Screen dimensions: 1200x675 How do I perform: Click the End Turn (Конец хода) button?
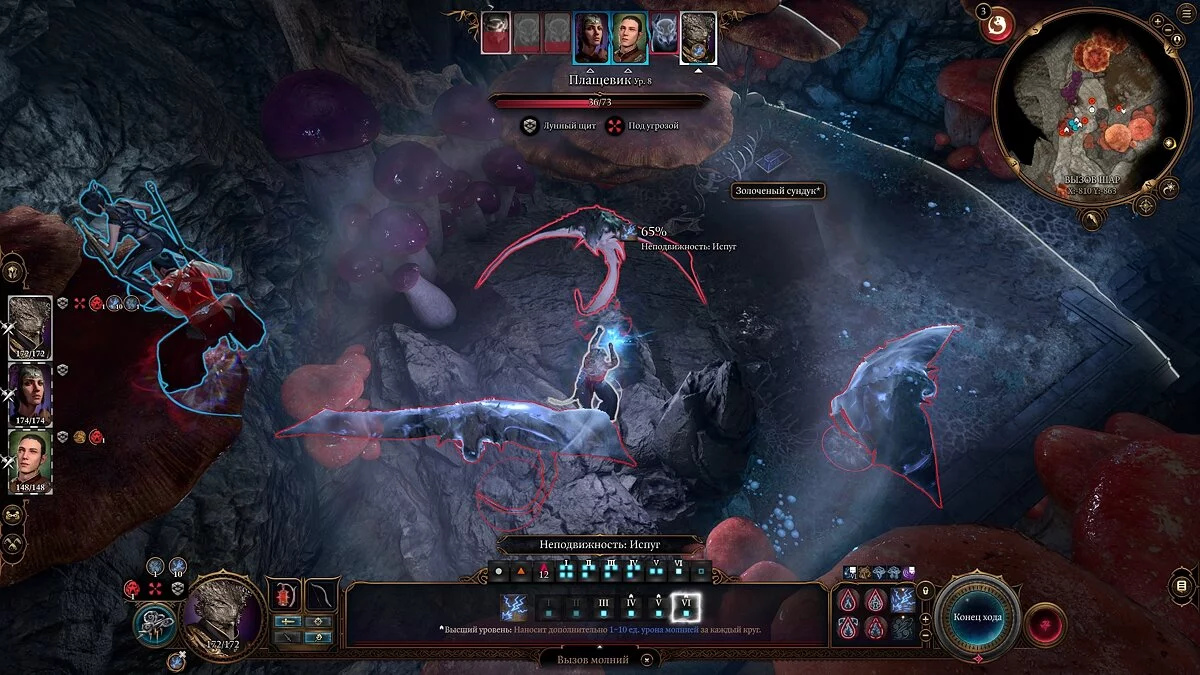point(978,616)
